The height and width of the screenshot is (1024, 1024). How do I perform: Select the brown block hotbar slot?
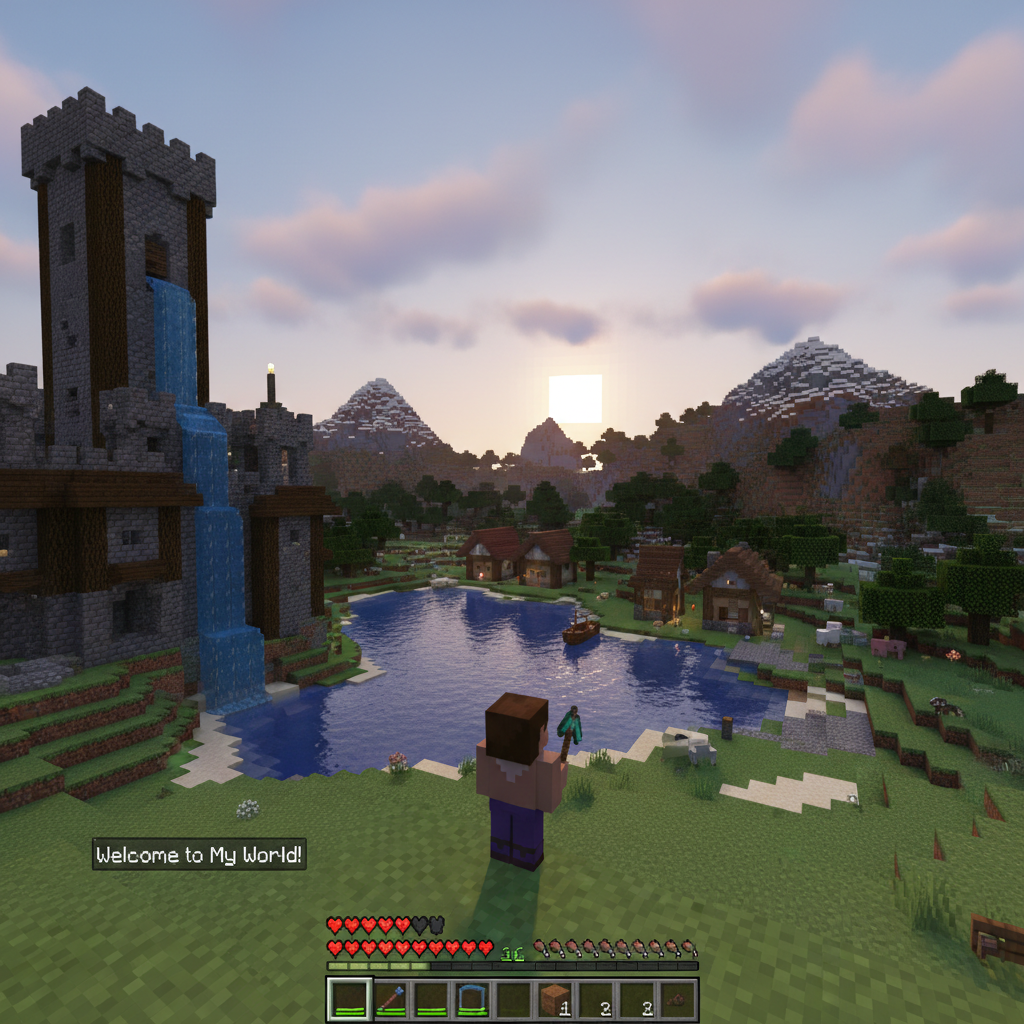[x=554, y=999]
